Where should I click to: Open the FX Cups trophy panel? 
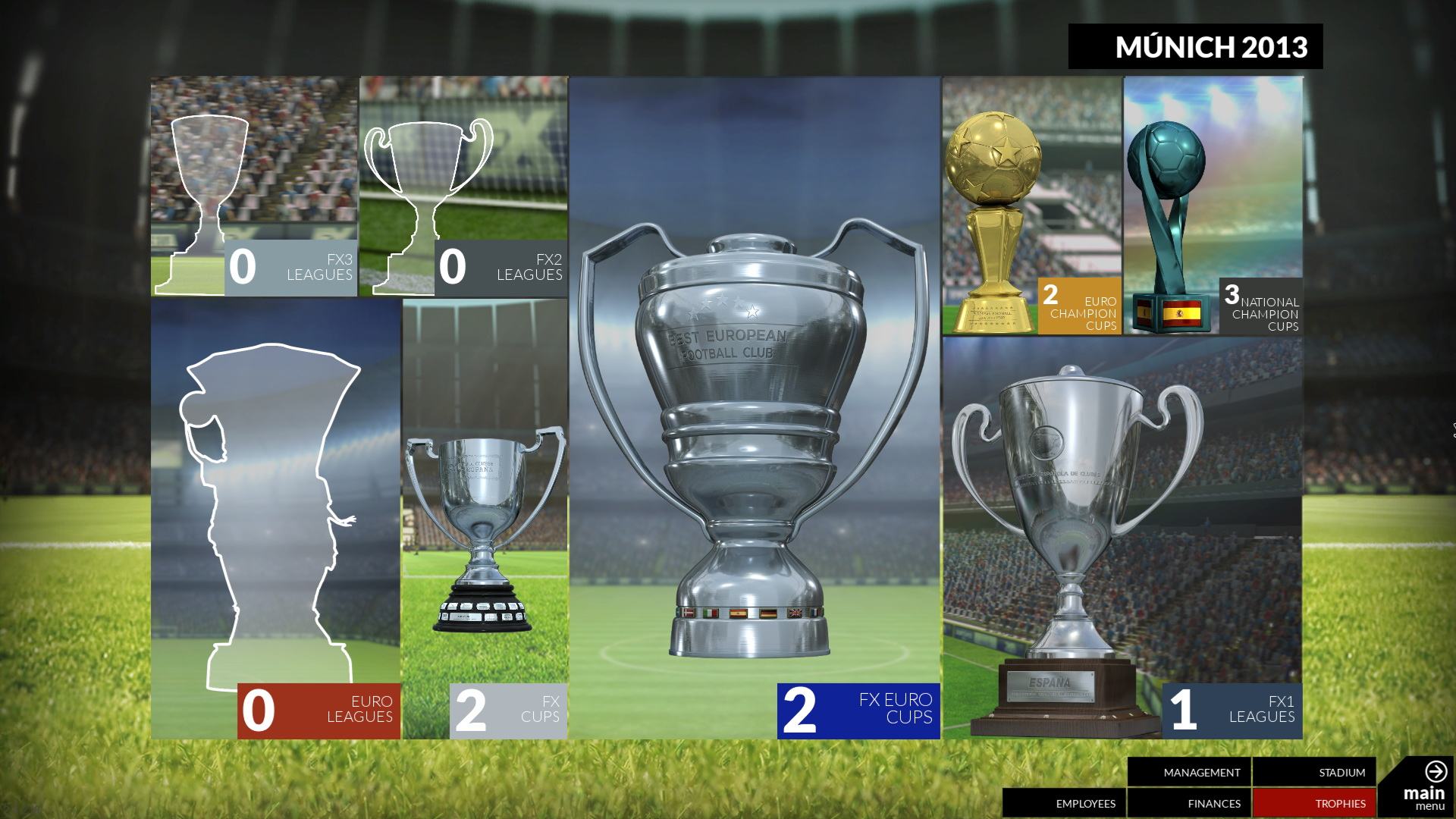click(x=485, y=519)
